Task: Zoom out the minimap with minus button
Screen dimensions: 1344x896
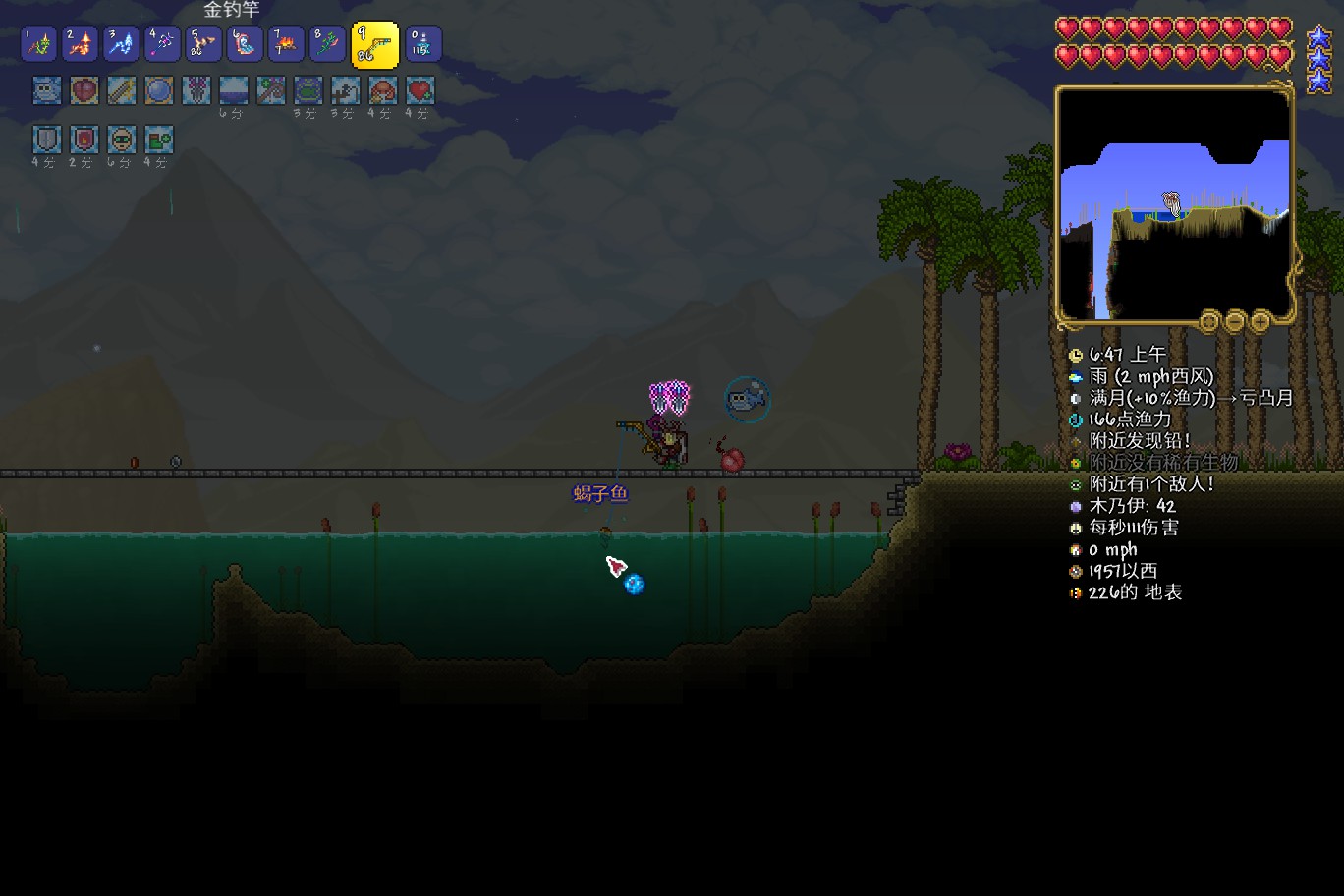Action: pos(1235,321)
